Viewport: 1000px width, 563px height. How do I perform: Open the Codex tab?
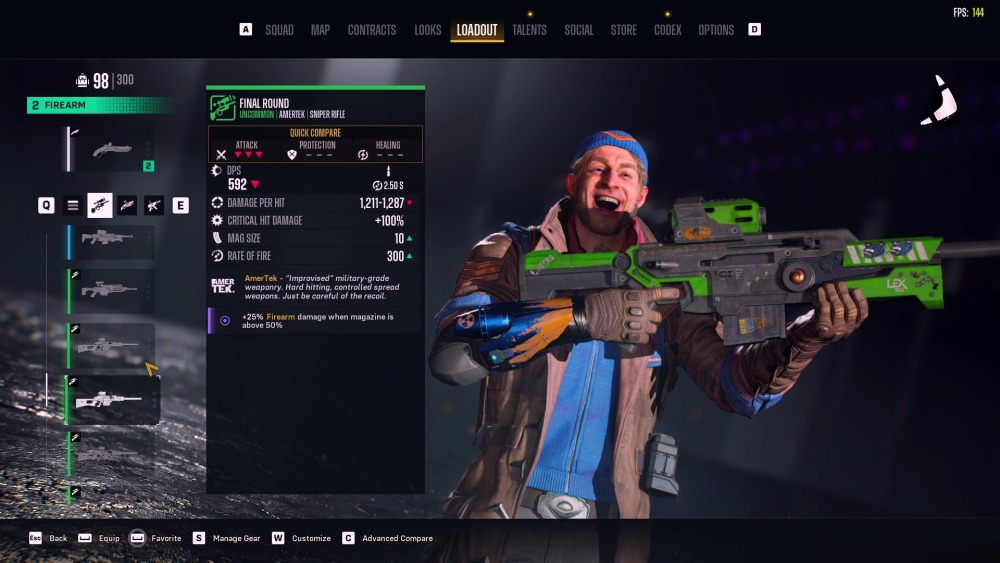pos(668,30)
